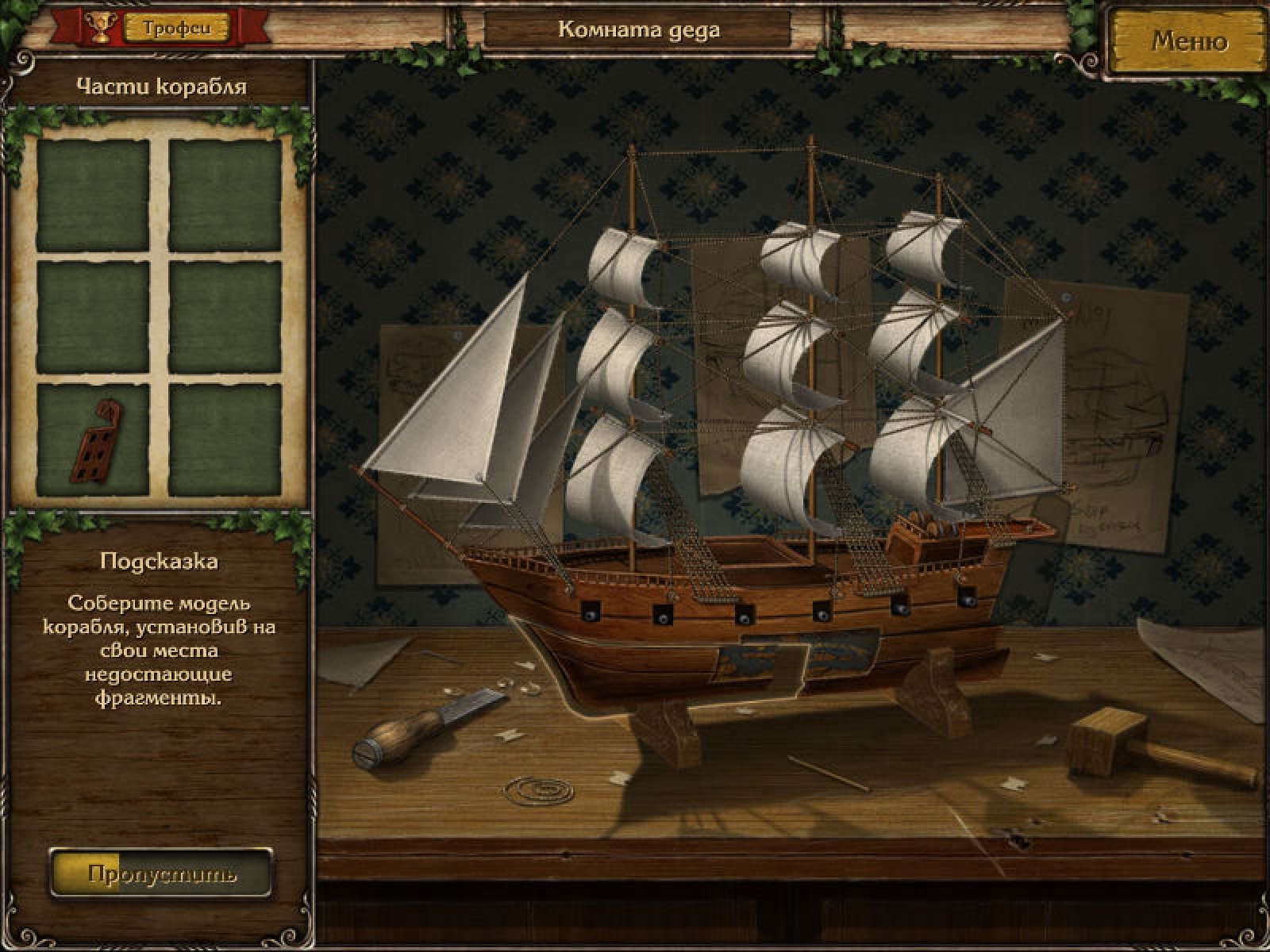Skip the puzzle with Пропустить
Viewport: 1270px width, 952px height.
pyautogui.click(x=161, y=874)
